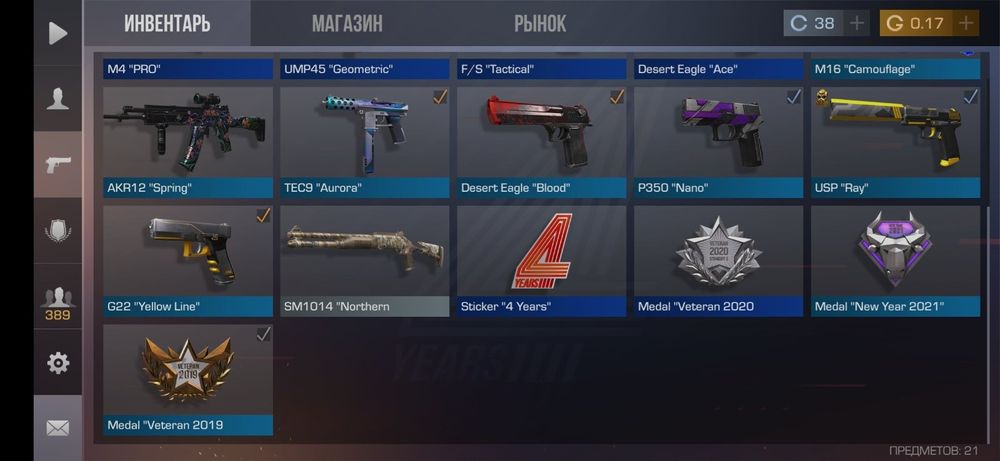The image size is (1000, 461).
Task: Open the mail envelope icon
Action: 58,428
